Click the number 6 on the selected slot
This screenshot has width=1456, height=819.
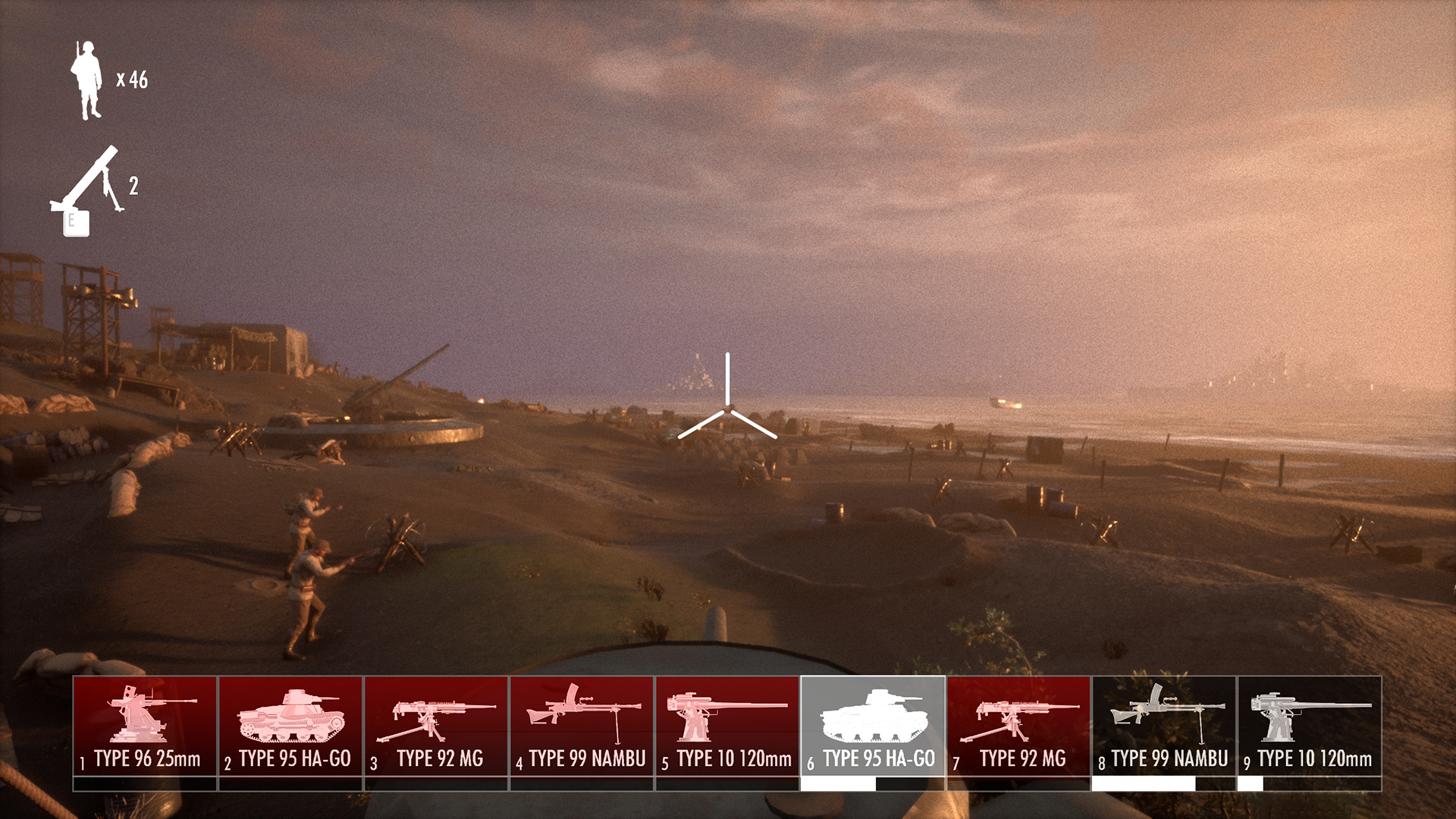pyautogui.click(x=812, y=760)
